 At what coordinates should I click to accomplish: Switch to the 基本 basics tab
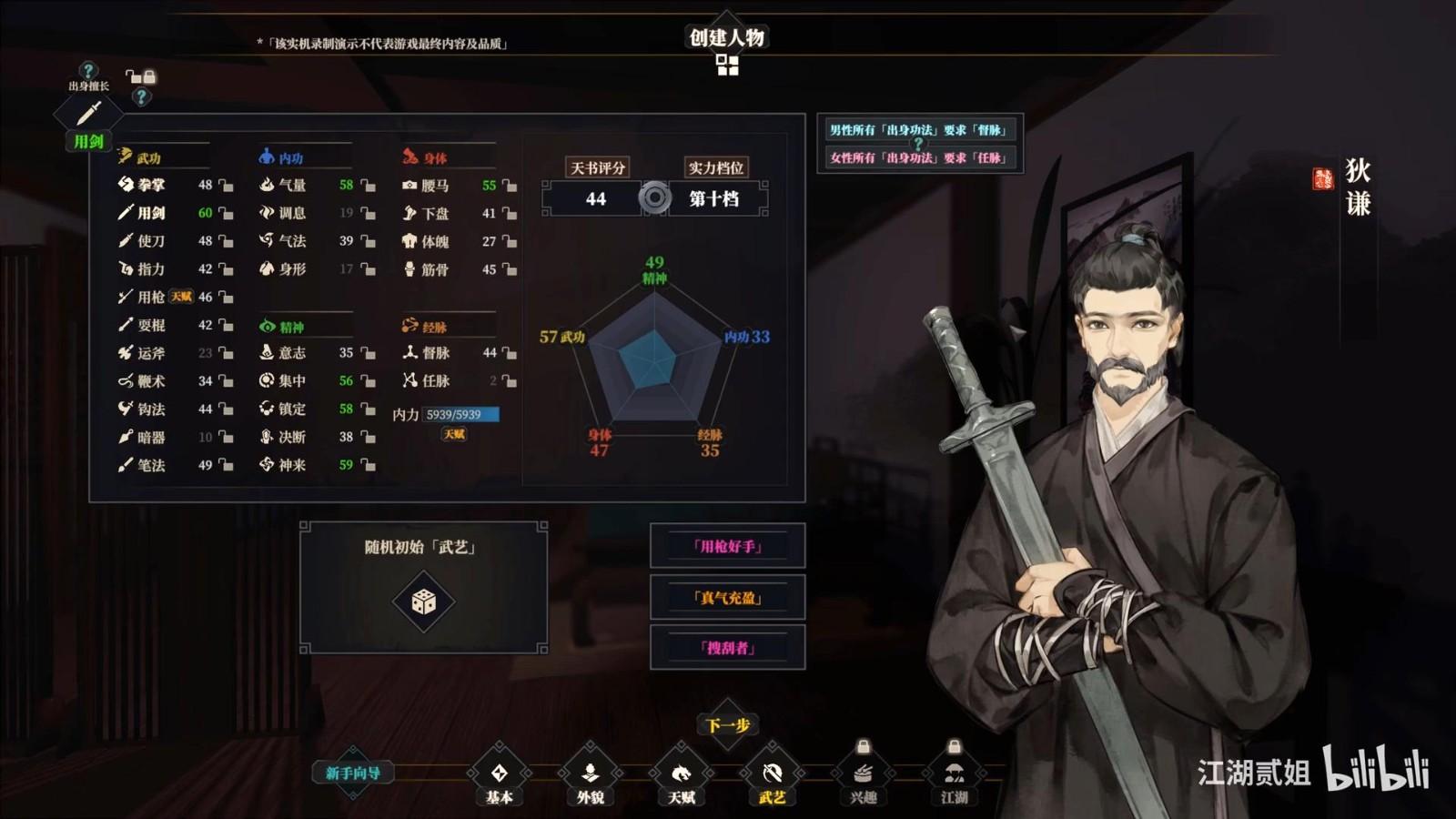(x=499, y=774)
